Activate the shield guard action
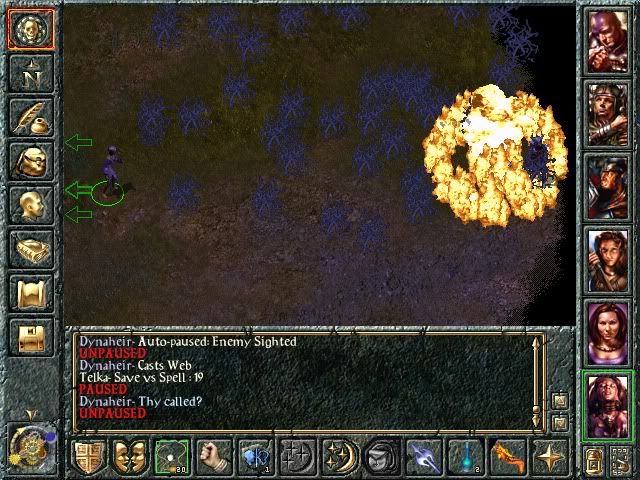 point(89,456)
